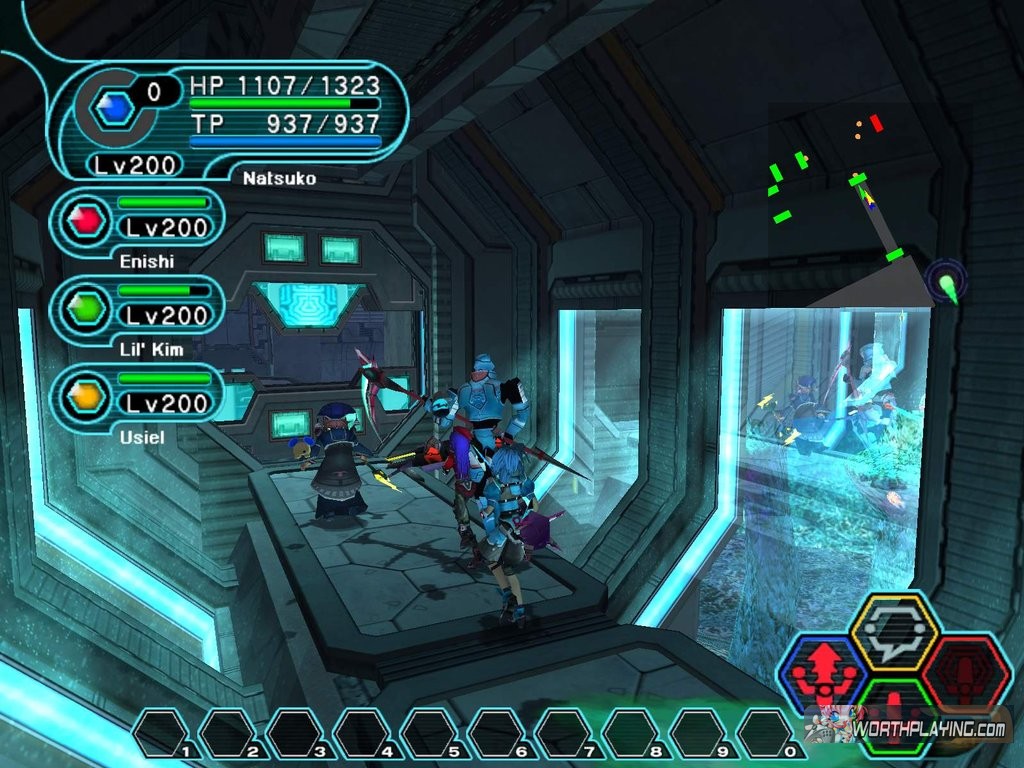Use quick bar slot number 0
1024x768 pixels.
[x=767, y=733]
